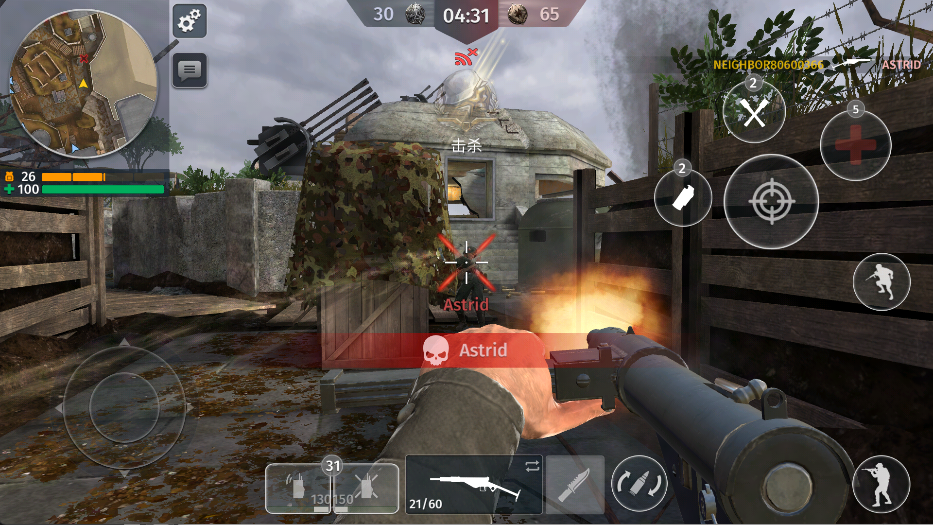Switch to the combat knife

click(x=575, y=485)
